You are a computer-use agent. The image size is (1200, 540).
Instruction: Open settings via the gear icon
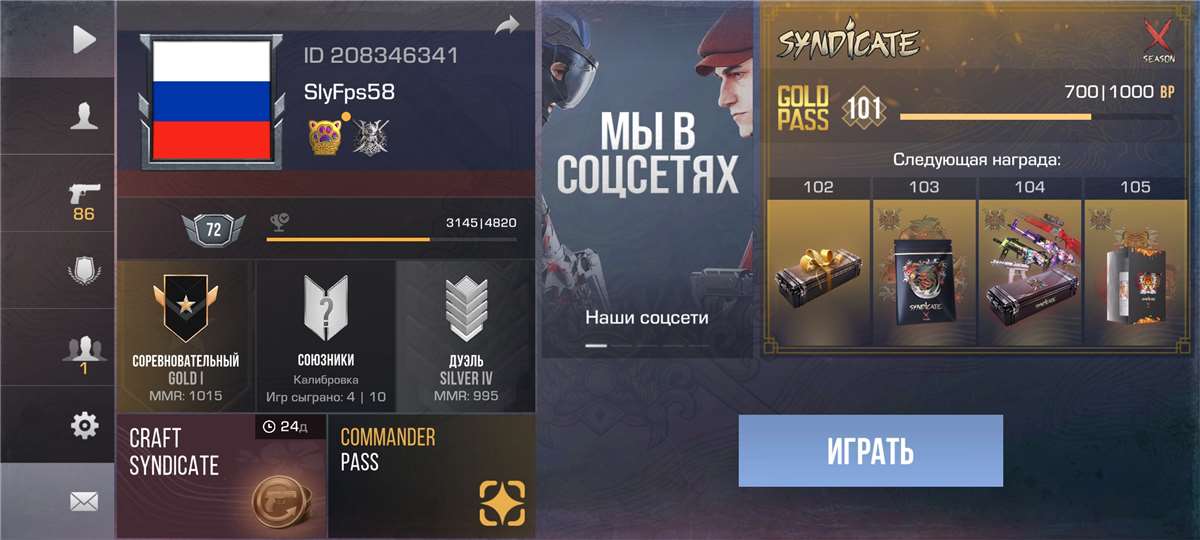(84, 426)
